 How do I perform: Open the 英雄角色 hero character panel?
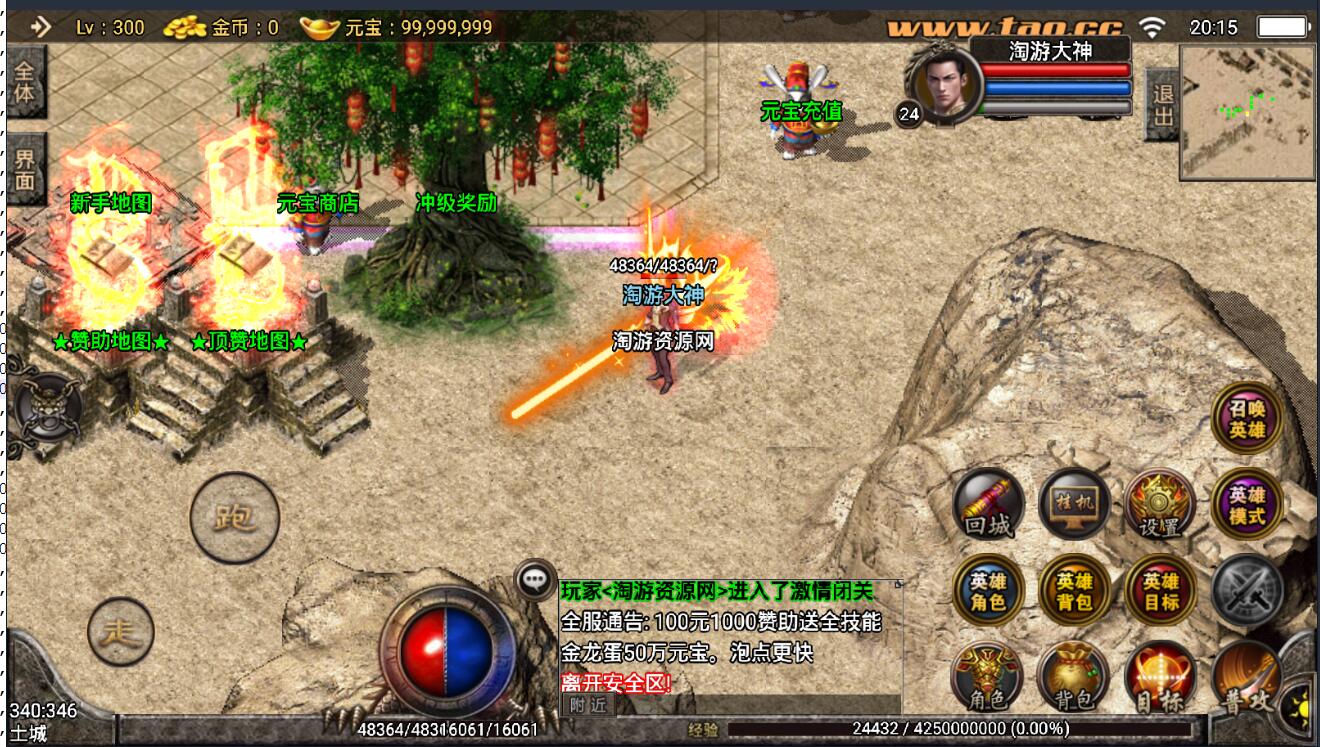pos(988,590)
